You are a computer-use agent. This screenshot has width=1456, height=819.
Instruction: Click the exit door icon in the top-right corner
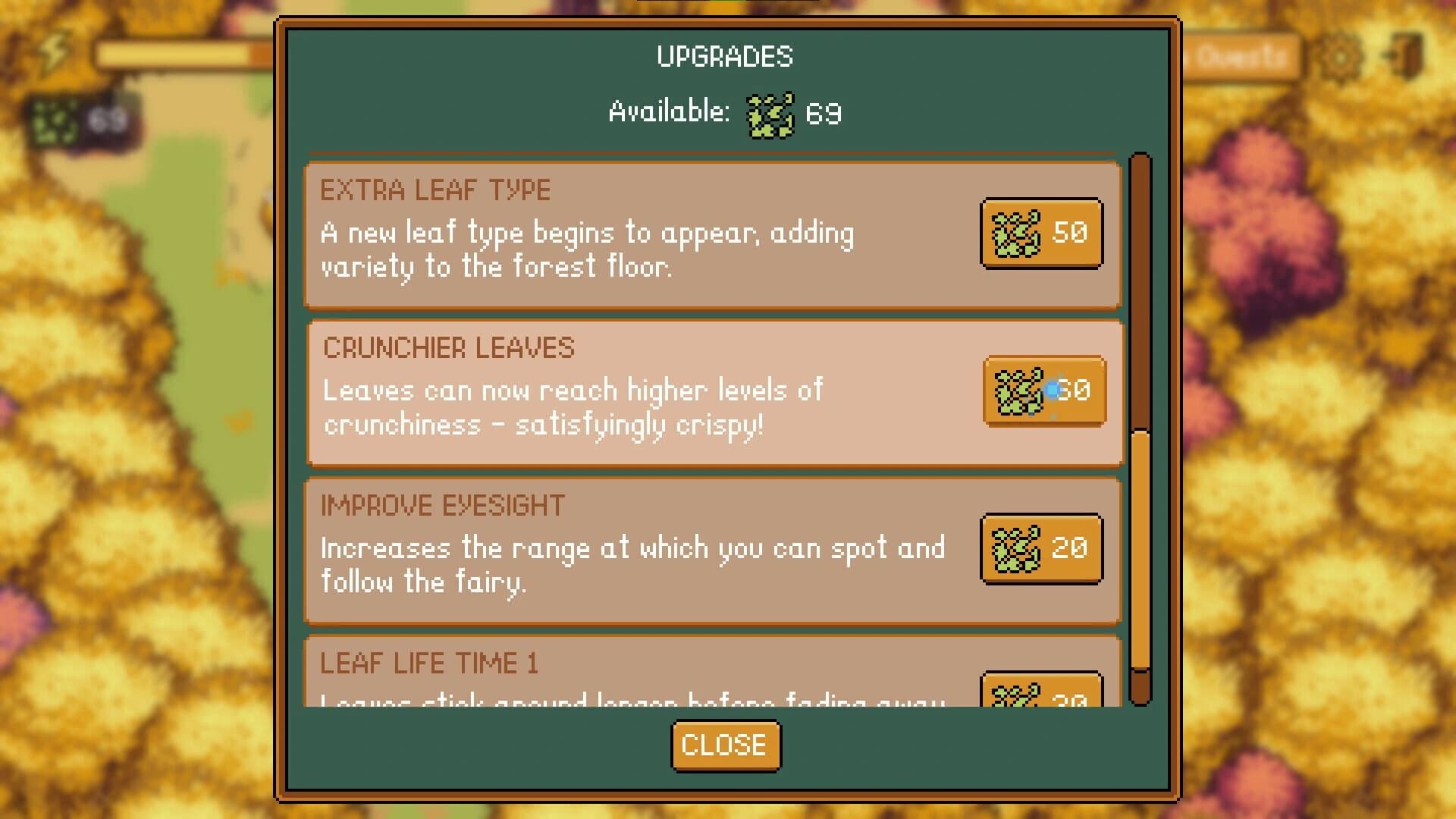point(1407,53)
